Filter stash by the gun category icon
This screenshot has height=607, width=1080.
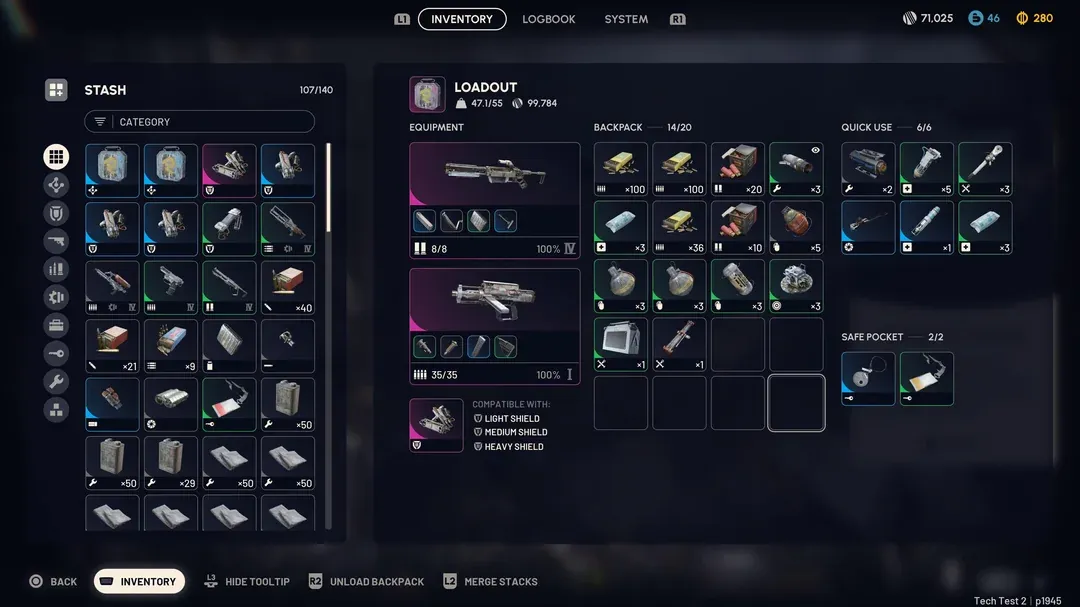tap(56, 241)
